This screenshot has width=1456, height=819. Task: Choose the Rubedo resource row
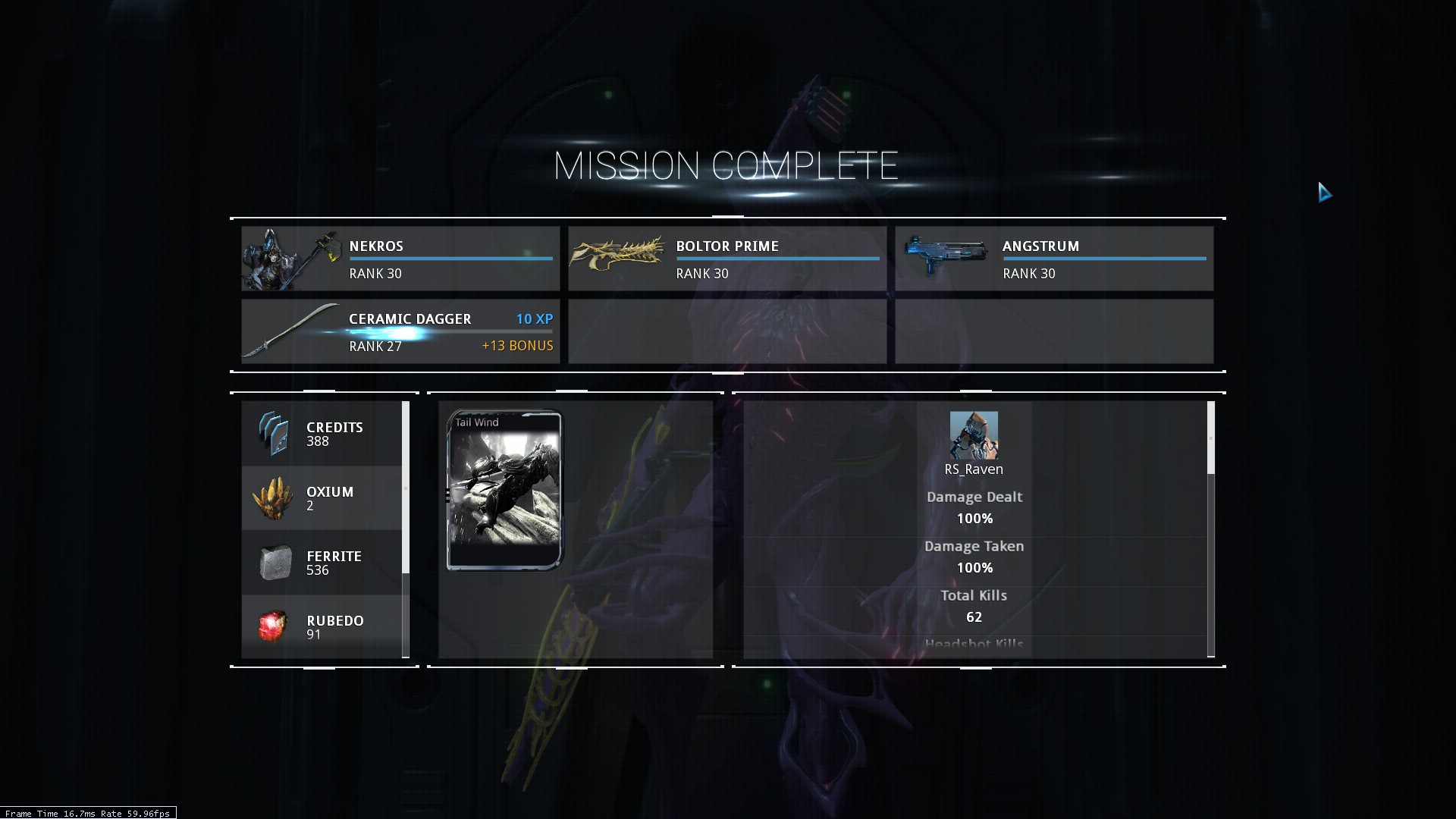tap(322, 626)
